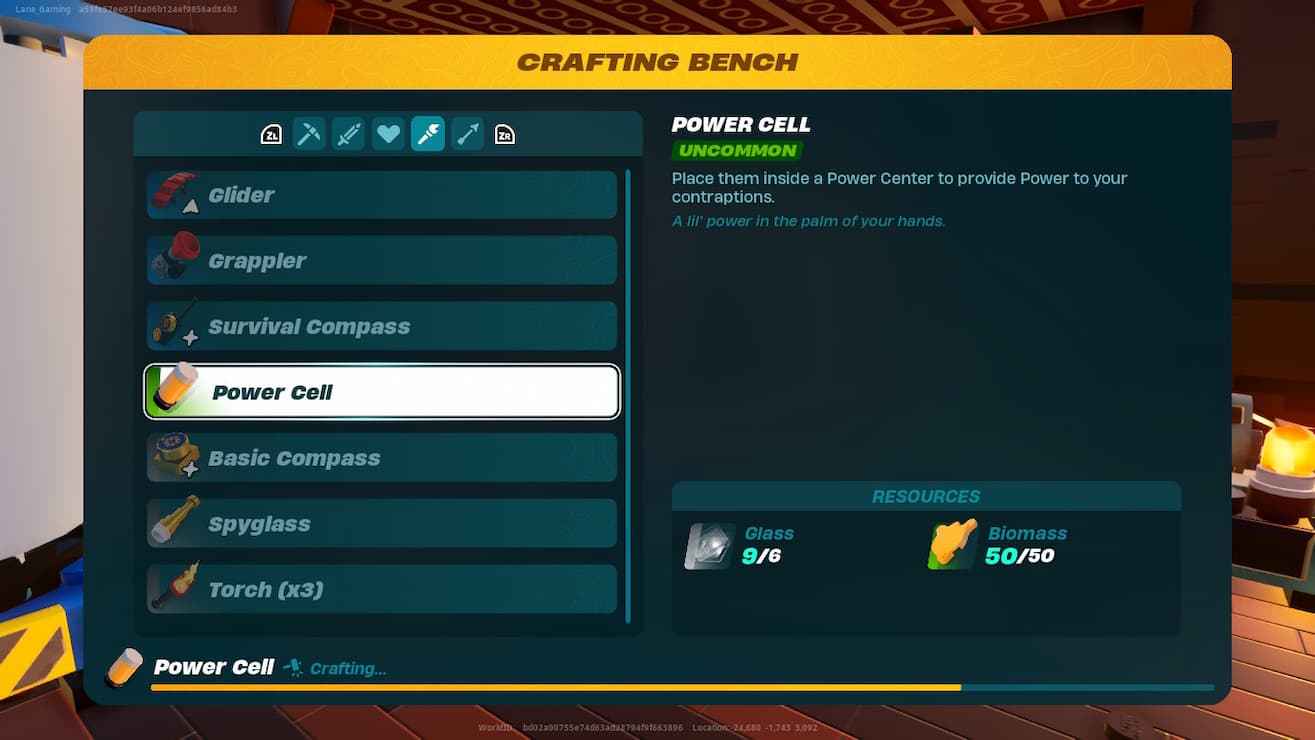Open the sword weapons crafting category
Image resolution: width=1315 pixels, height=740 pixels.
[348, 133]
